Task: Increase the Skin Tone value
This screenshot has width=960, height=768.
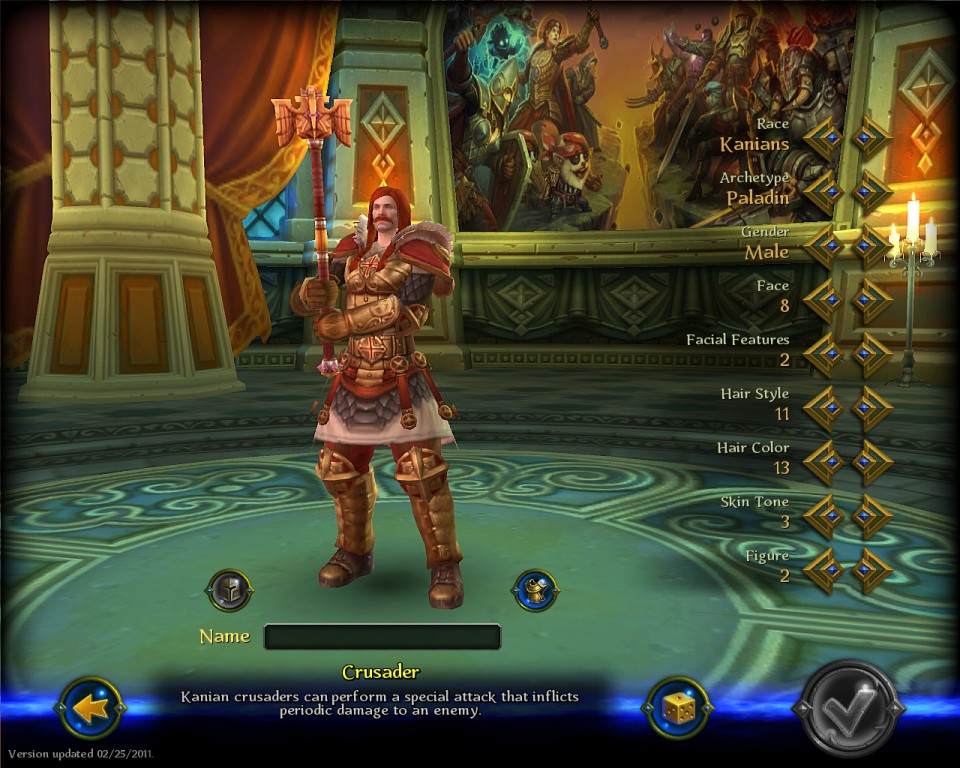Action: [871, 516]
